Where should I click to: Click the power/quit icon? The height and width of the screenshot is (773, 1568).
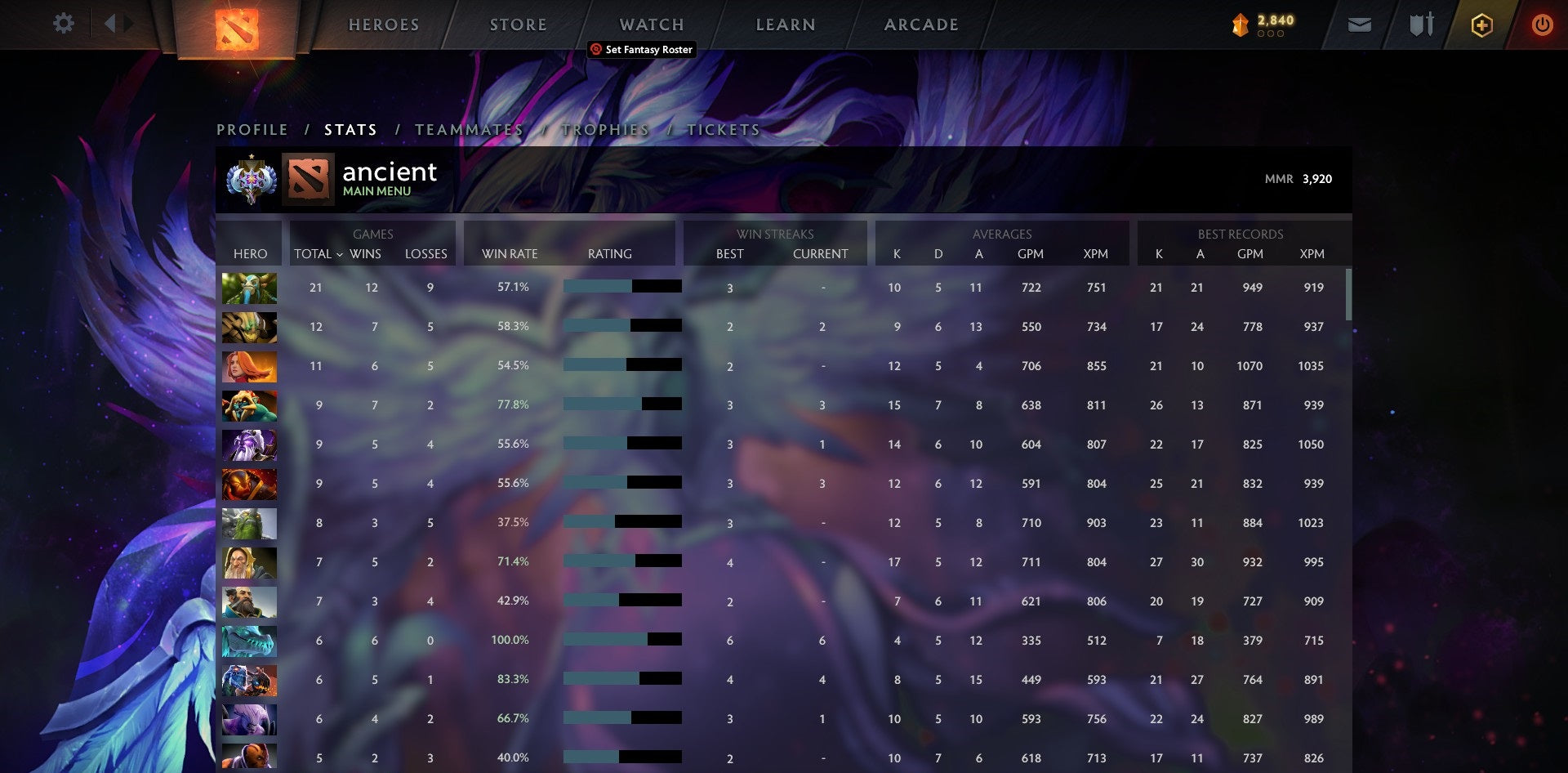(x=1543, y=25)
